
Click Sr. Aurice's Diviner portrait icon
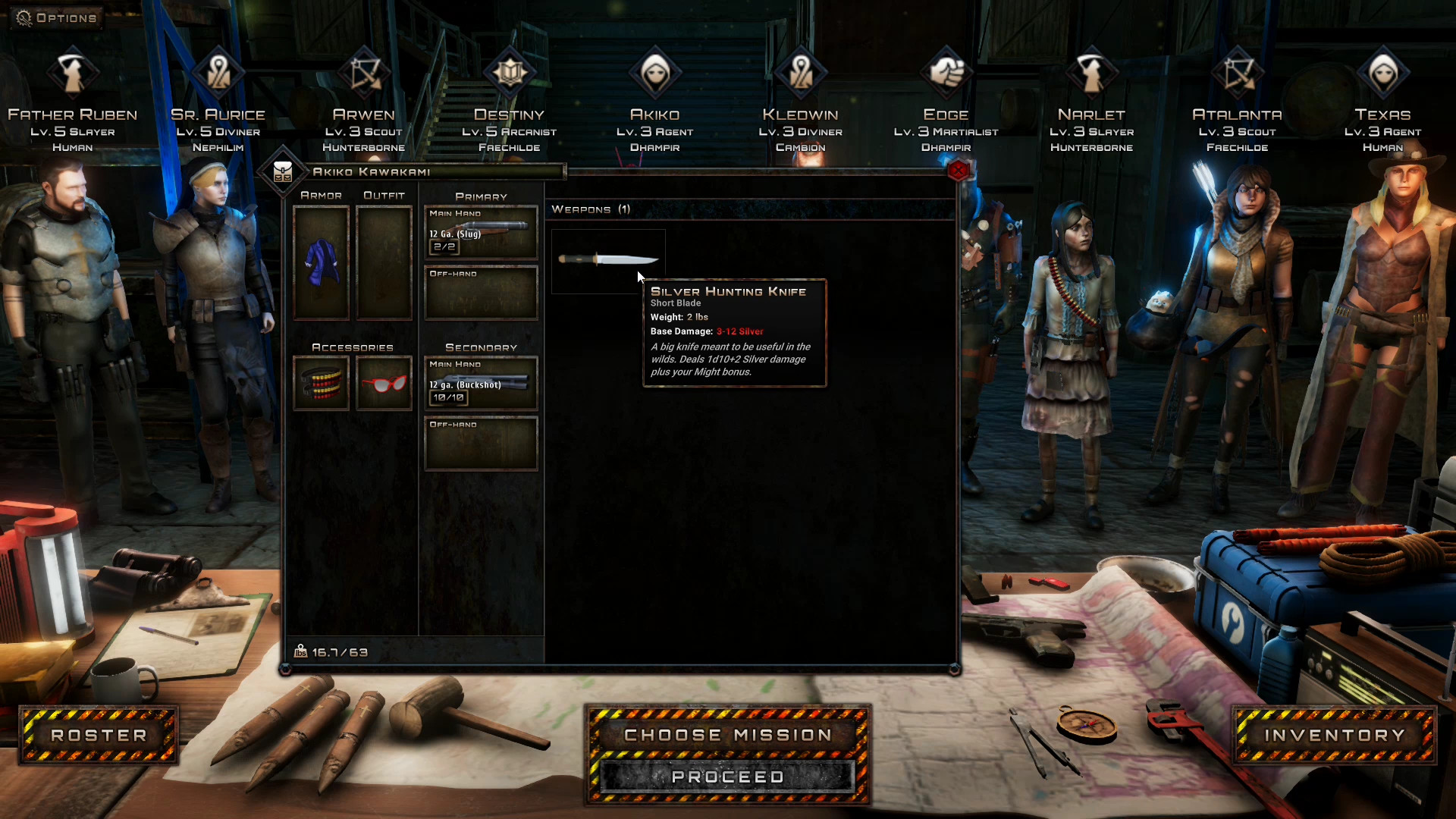click(x=218, y=72)
